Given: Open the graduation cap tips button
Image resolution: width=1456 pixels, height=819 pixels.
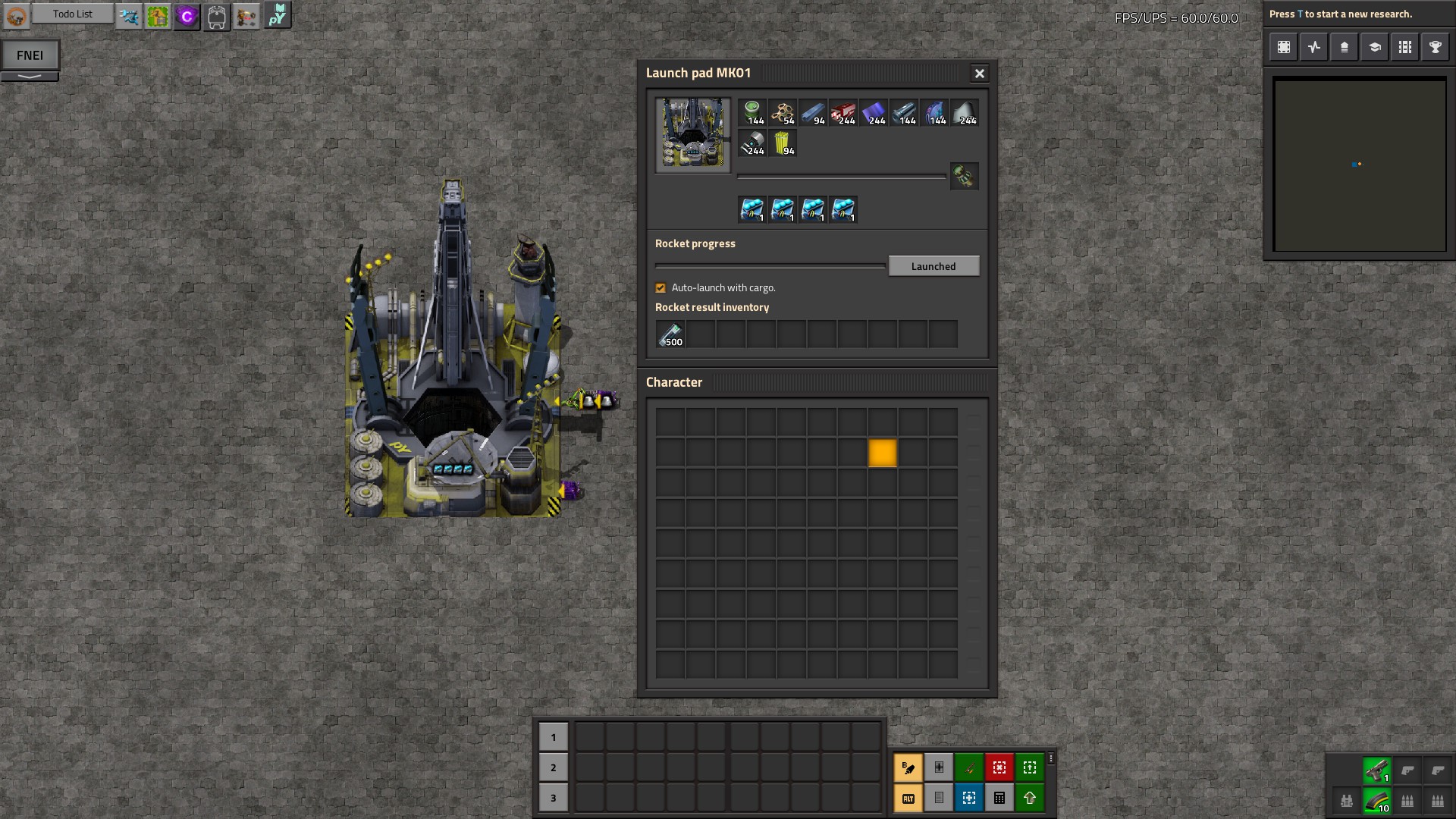Looking at the screenshot, I should [x=1374, y=47].
